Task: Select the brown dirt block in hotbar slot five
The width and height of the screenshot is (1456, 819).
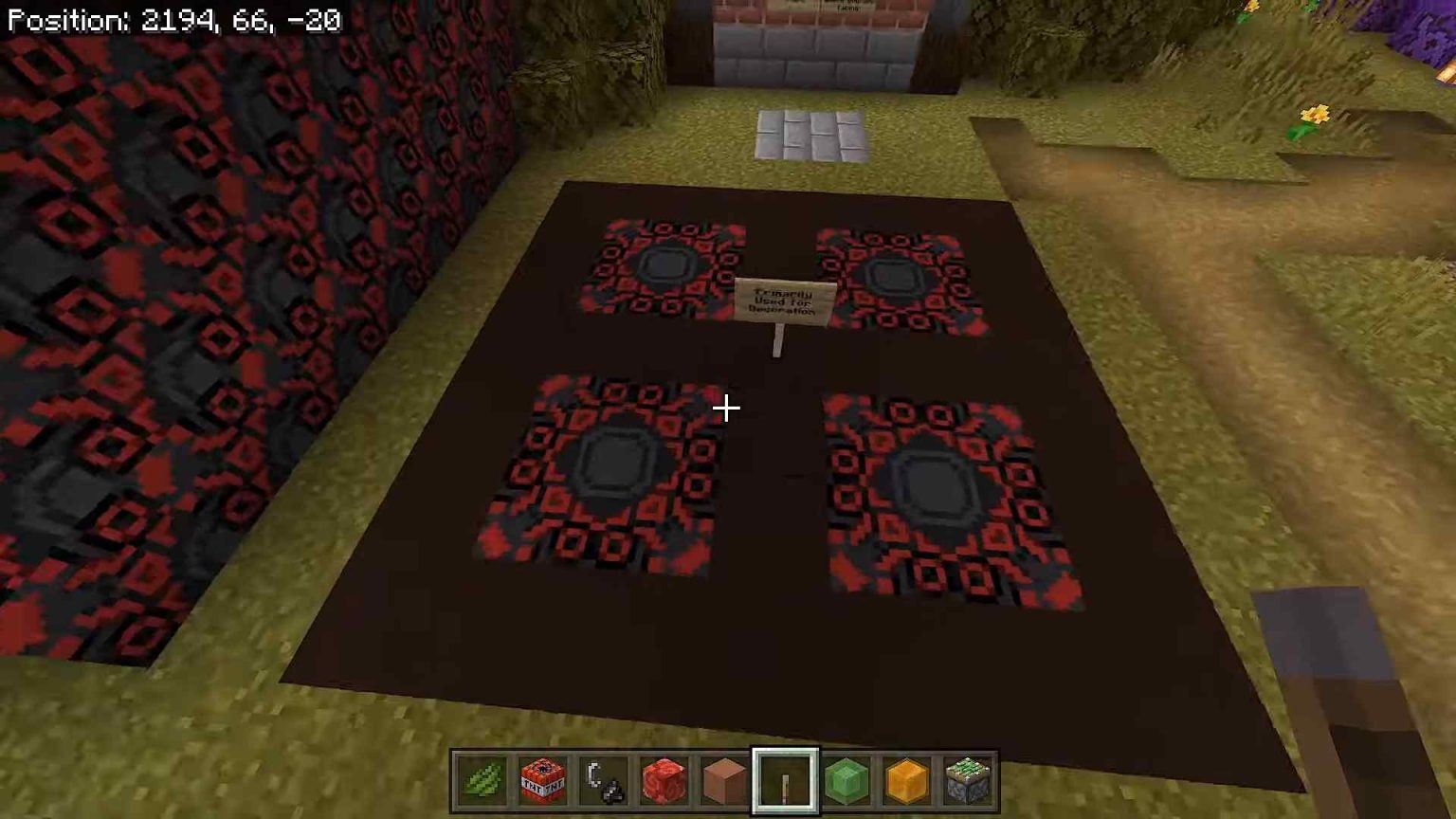Action: [x=723, y=779]
